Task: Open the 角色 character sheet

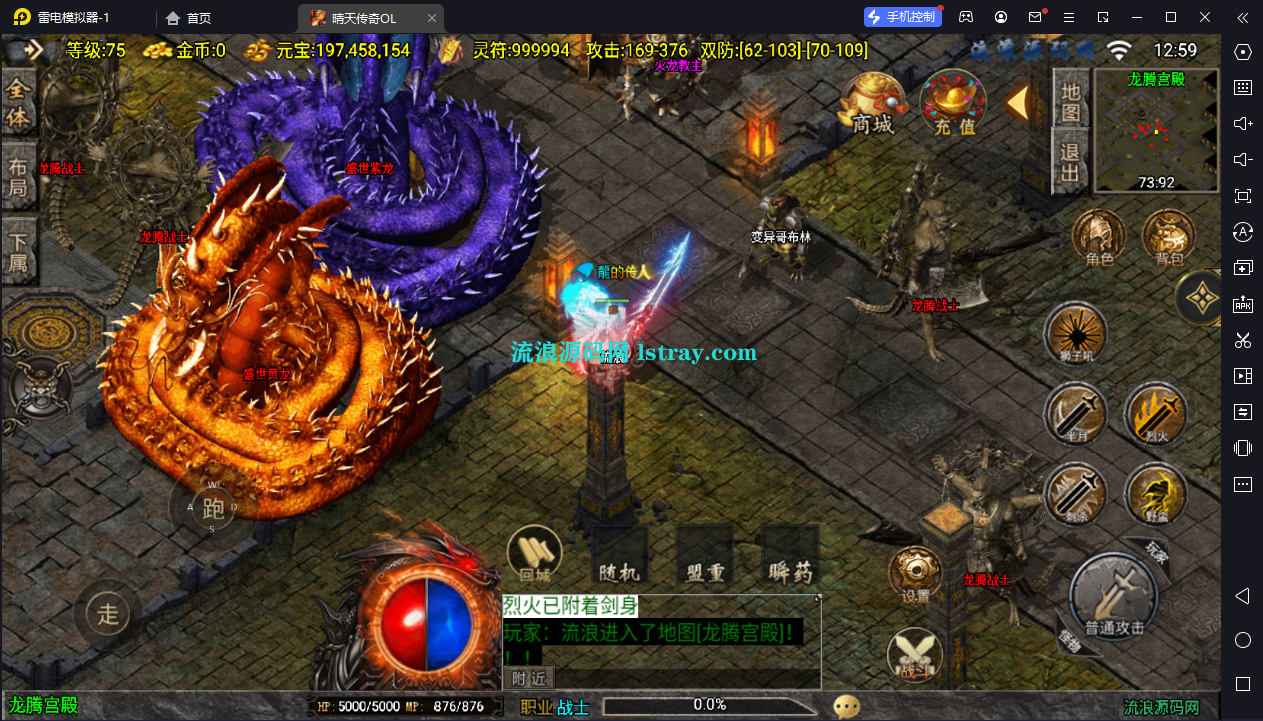Action: tap(1099, 238)
